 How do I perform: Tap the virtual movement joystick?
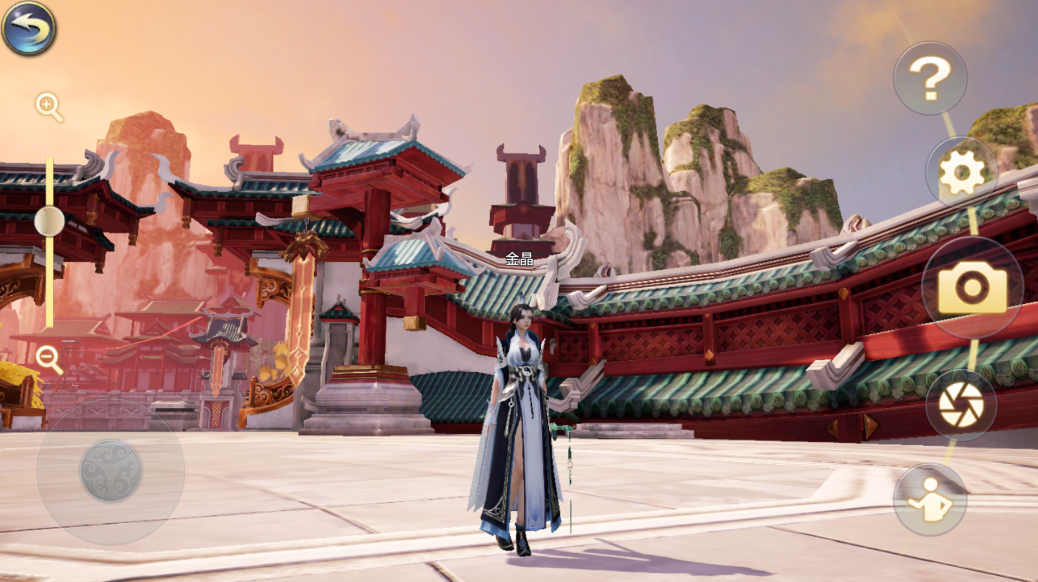pyautogui.click(x=110, y=470)
